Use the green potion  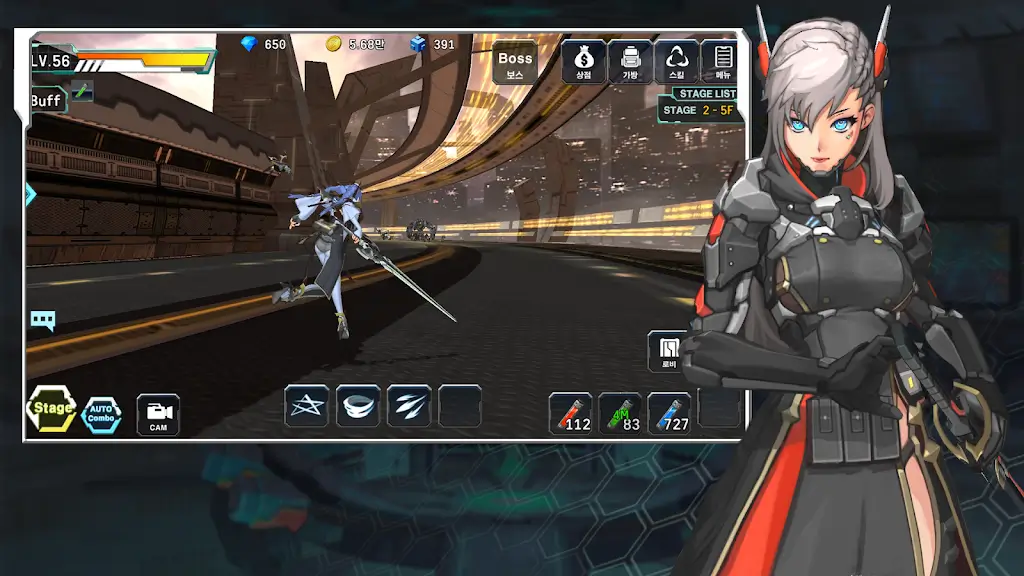[x=620, y=413]
